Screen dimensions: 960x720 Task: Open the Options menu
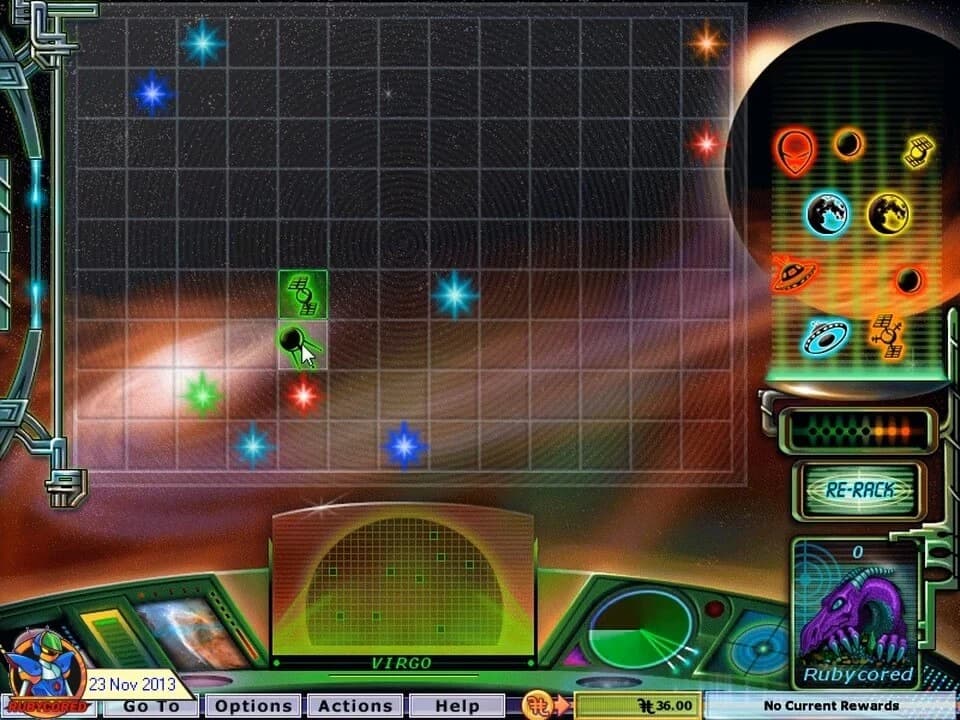pos(254,706)
